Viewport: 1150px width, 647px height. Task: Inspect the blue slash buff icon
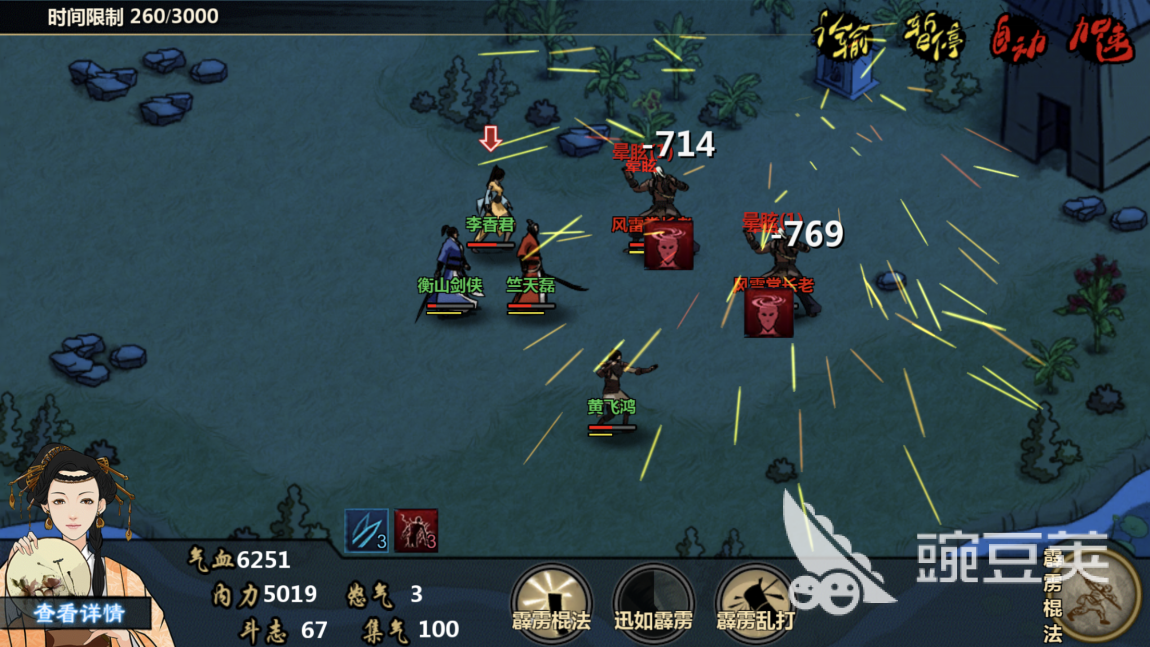tap(366, 530)
